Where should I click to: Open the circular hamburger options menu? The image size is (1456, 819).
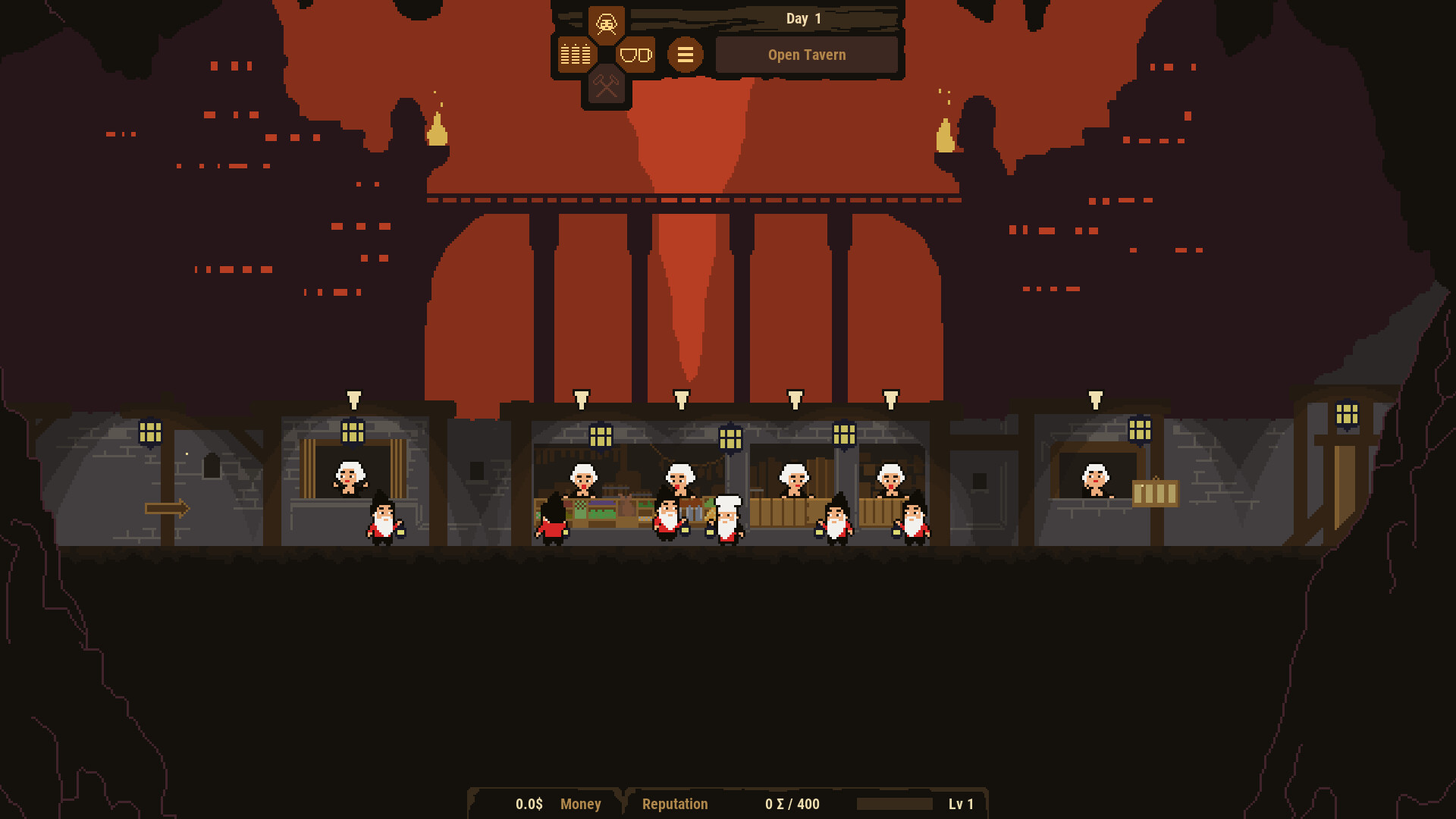tap(685, 54)
